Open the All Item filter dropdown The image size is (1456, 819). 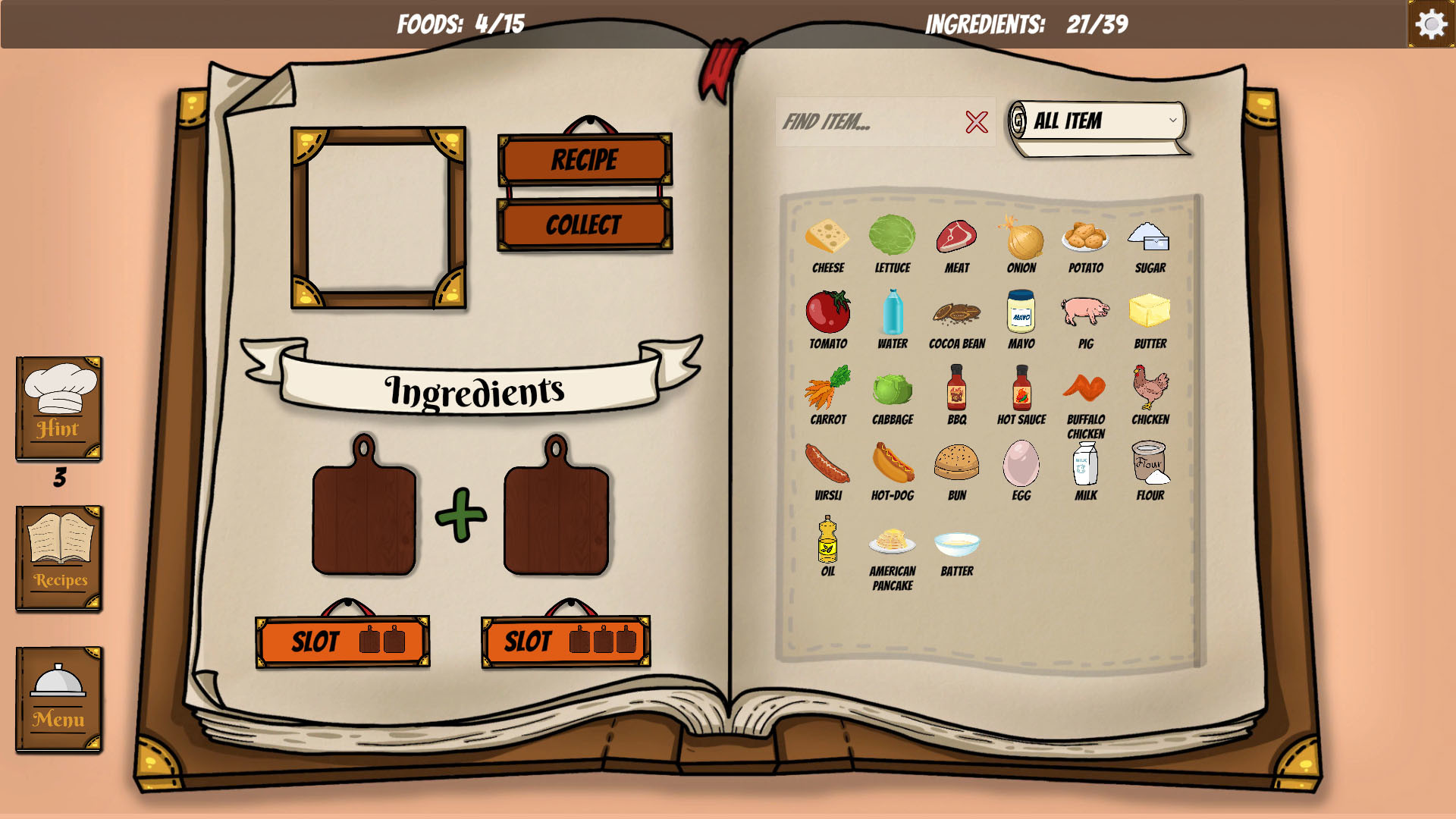pos(1100,121)
